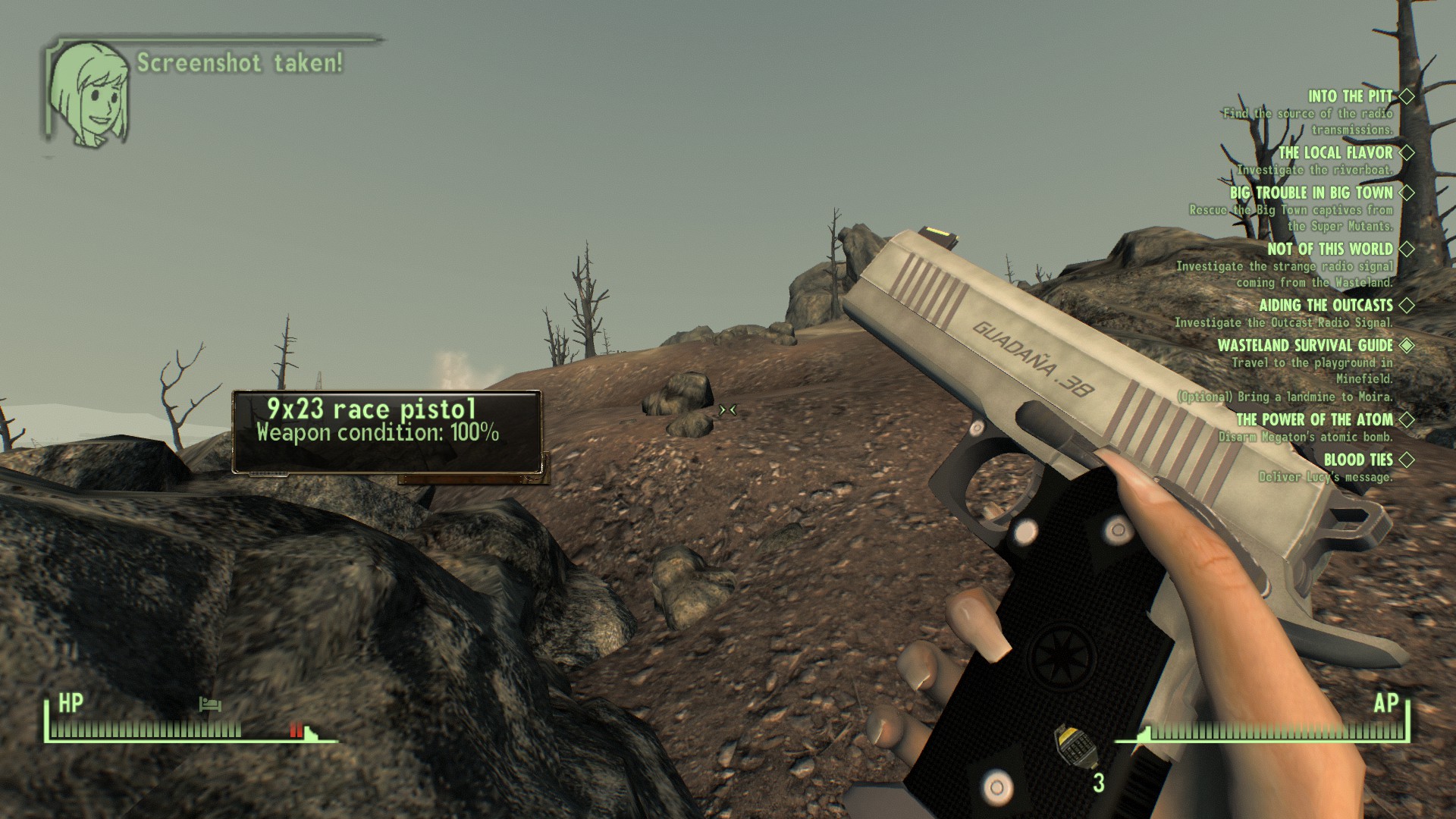Select Aiding the Outcasts quest entry
1456x819 pixels.
coord(1326,305)
